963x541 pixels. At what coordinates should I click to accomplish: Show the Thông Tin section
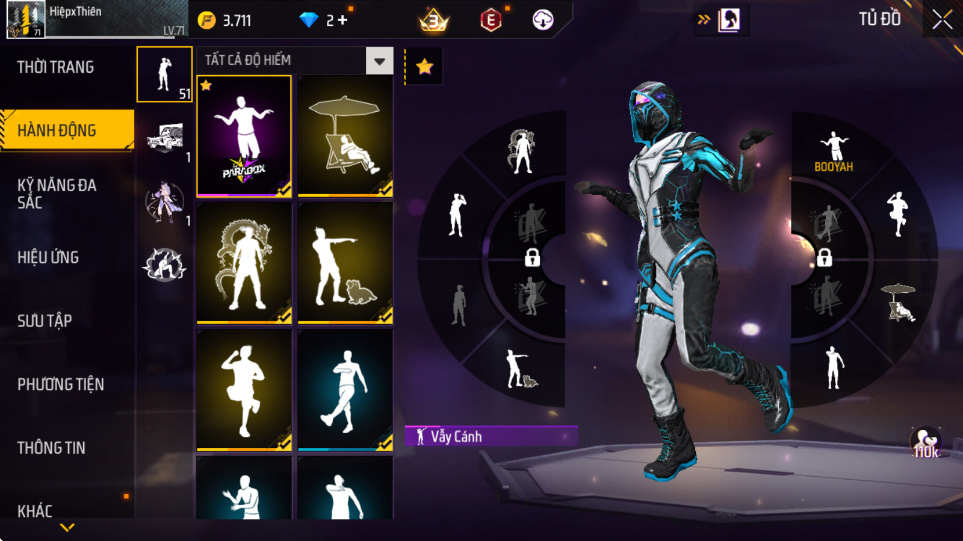[52, 448]
